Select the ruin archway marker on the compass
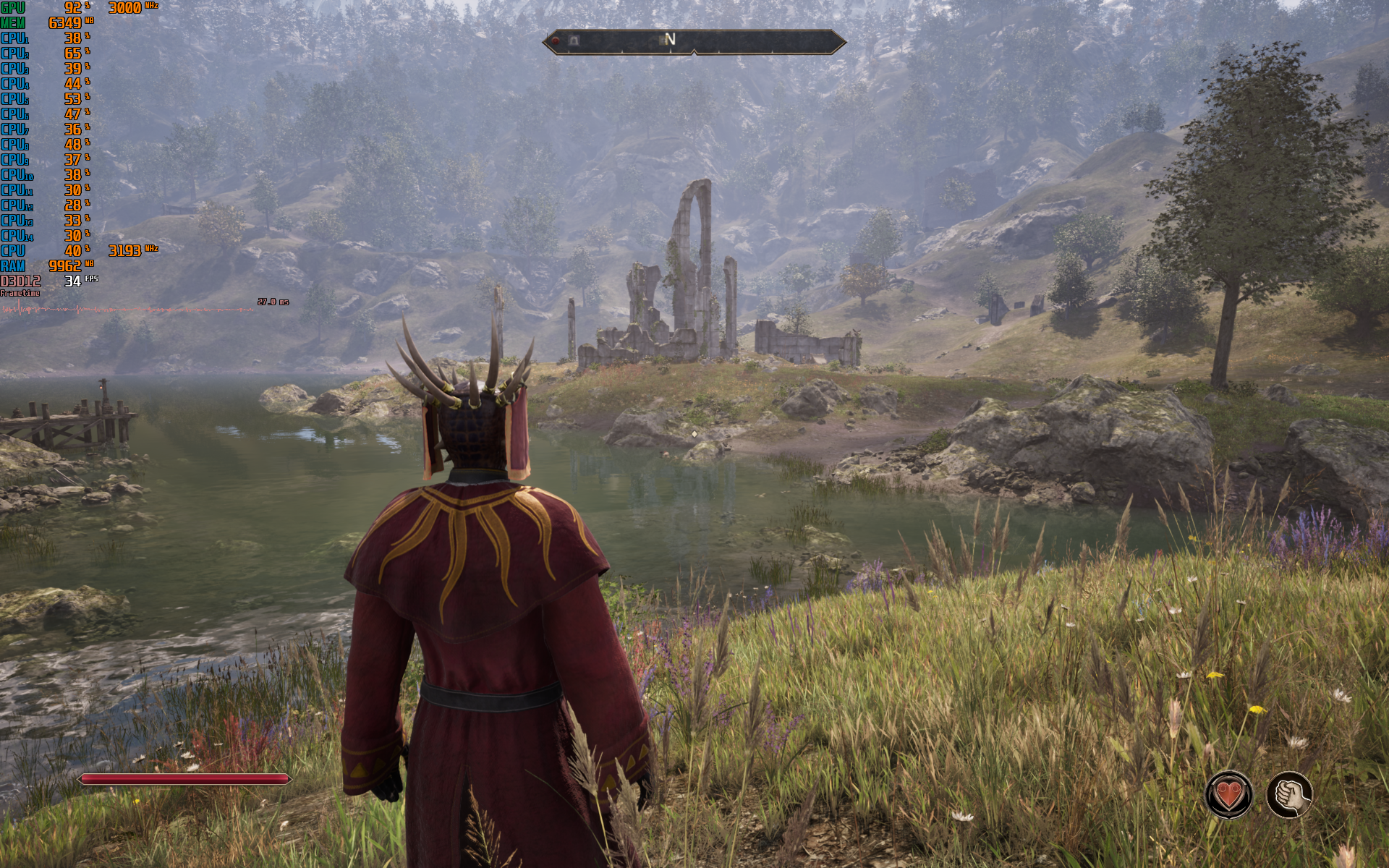1389x868 pixels. 574,41
